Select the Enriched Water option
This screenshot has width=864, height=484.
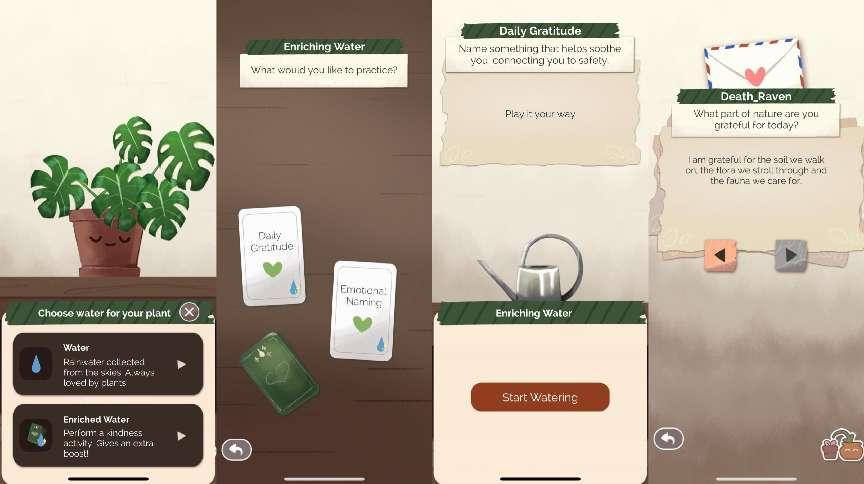tap(108, 435)
